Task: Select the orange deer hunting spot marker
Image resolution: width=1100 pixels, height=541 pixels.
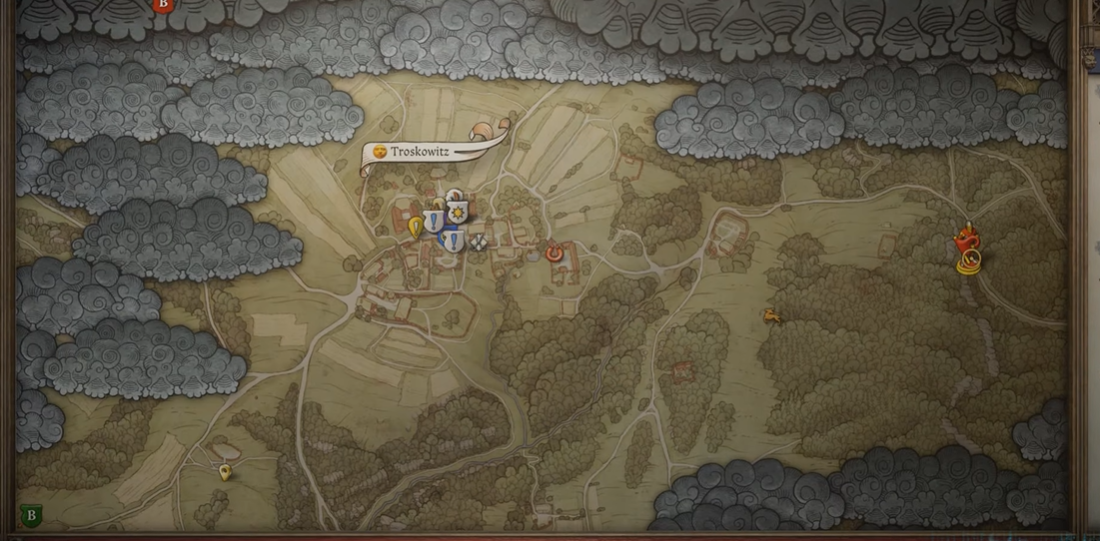Action: (x=771, y=317)
